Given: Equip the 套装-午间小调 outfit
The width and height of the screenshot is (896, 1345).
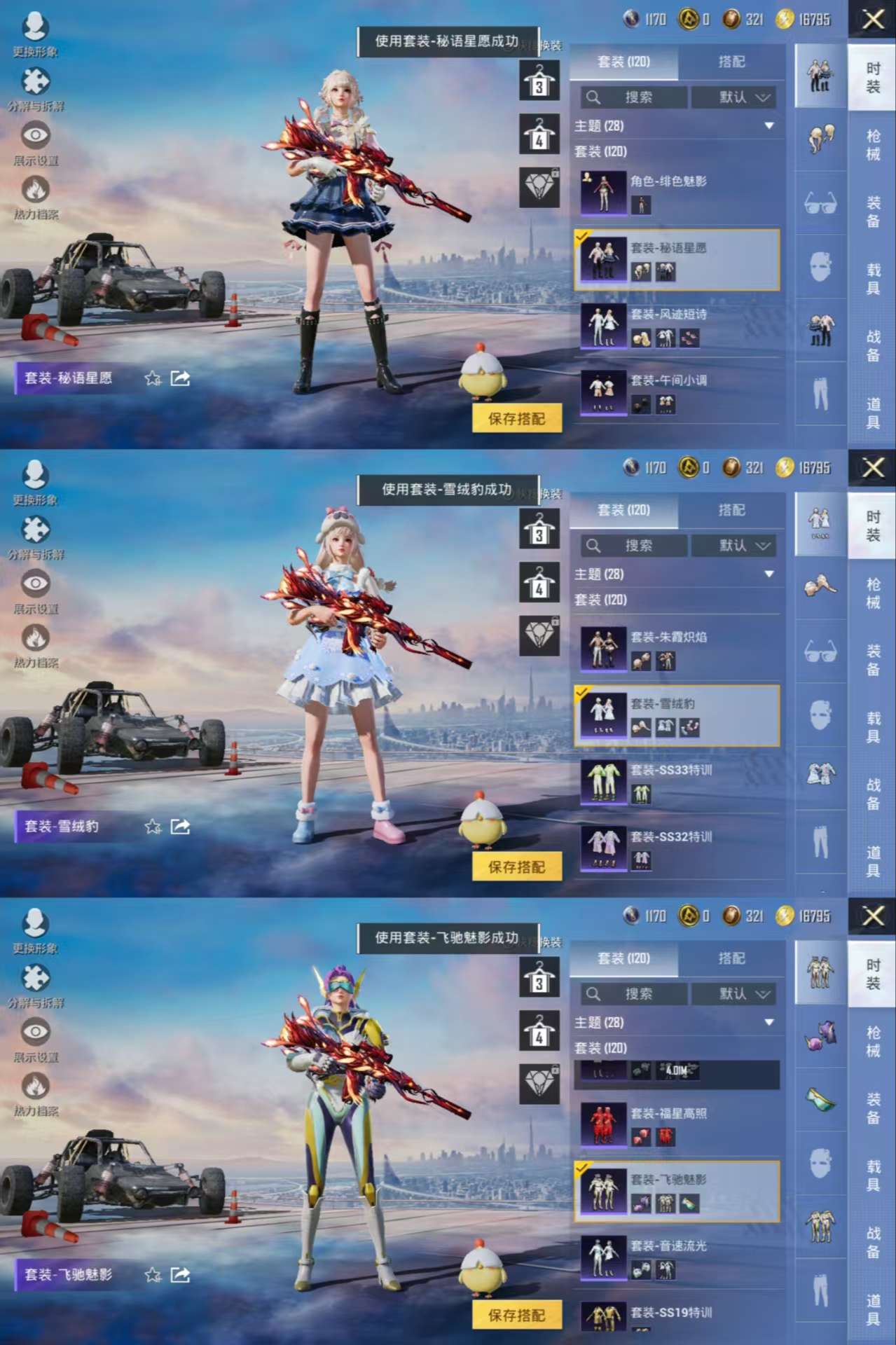Looking at the screenshot, I should tap(677, 392).
